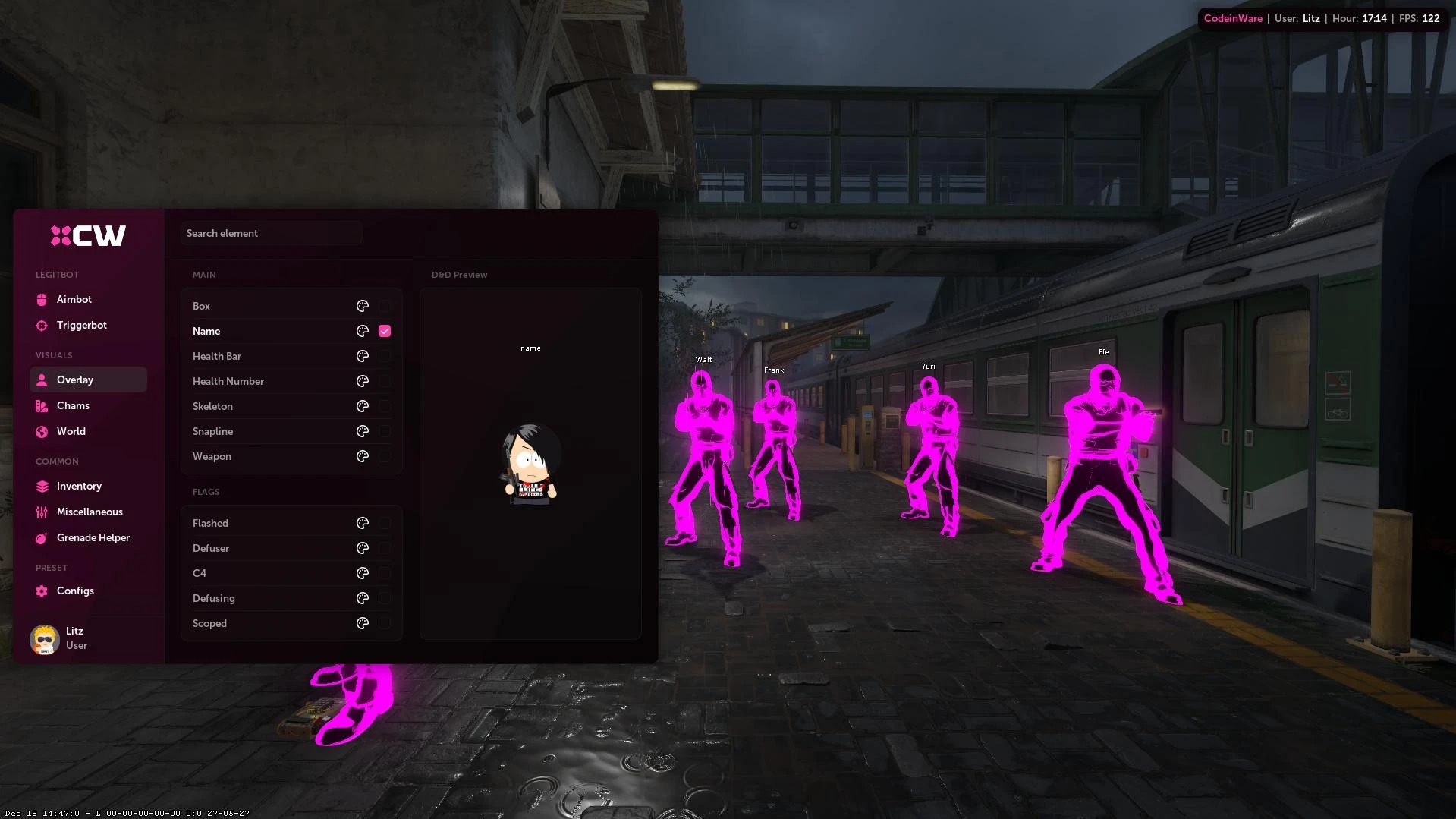Image resolution: width=1456 pixels, height=819 pixels.
Task: Click the Inventory layers icon
Action: click(42, 486)
